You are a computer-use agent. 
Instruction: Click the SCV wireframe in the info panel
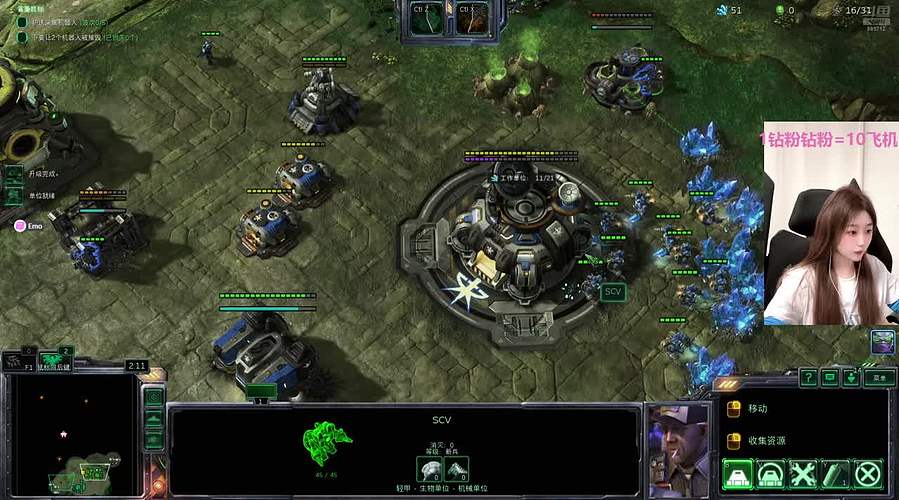point(329,440)
